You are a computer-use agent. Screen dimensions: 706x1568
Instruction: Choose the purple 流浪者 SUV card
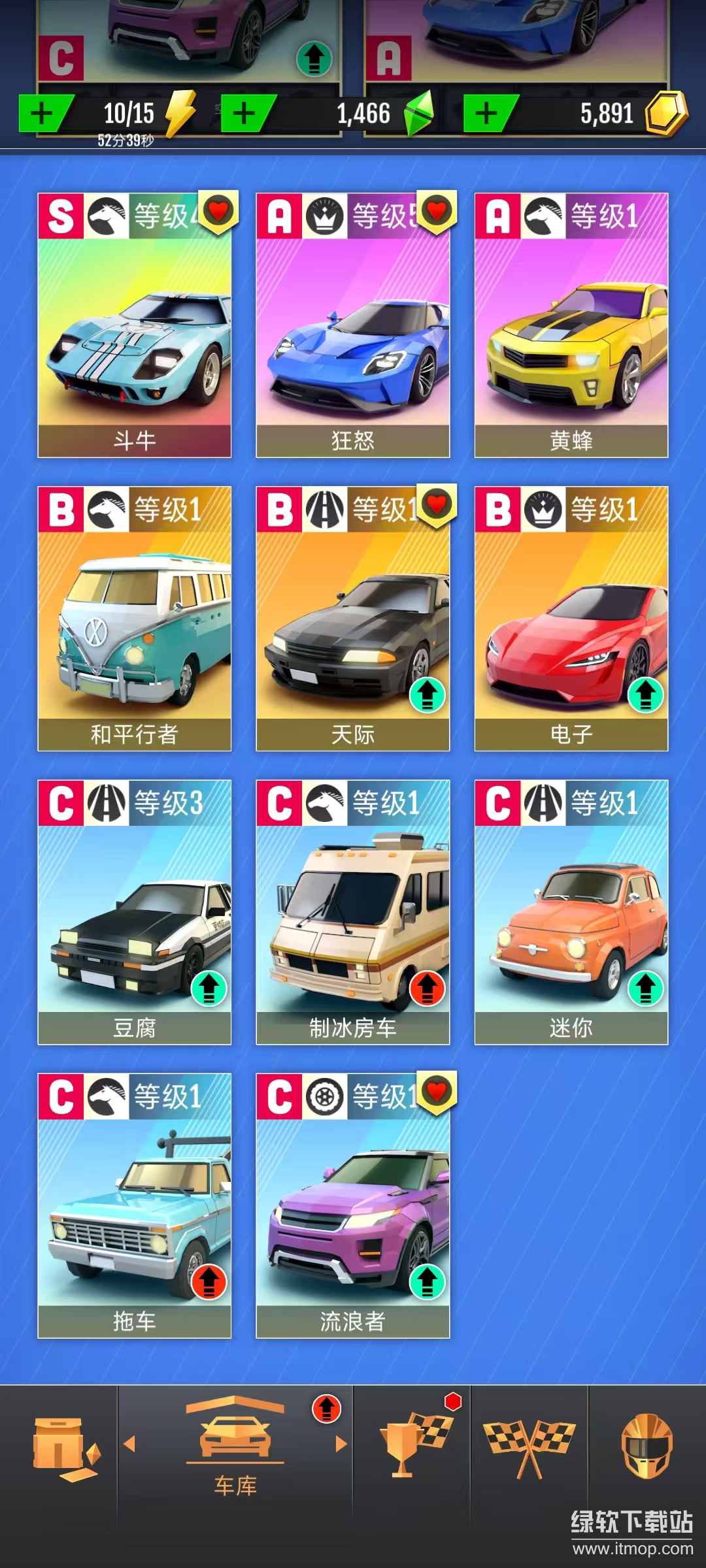353,1205
